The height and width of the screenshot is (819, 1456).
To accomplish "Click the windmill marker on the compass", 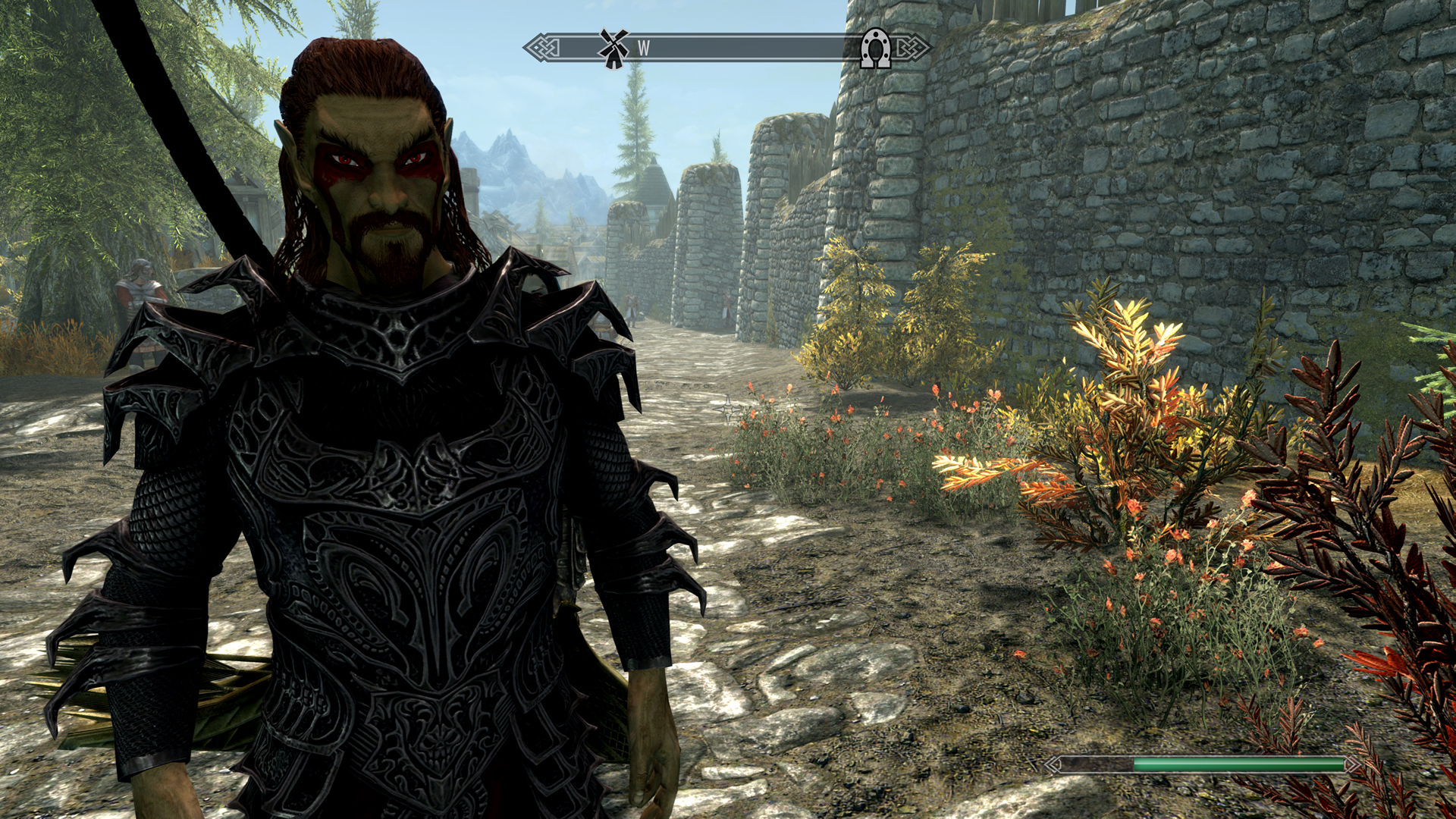I will click(x=613, y=48).
